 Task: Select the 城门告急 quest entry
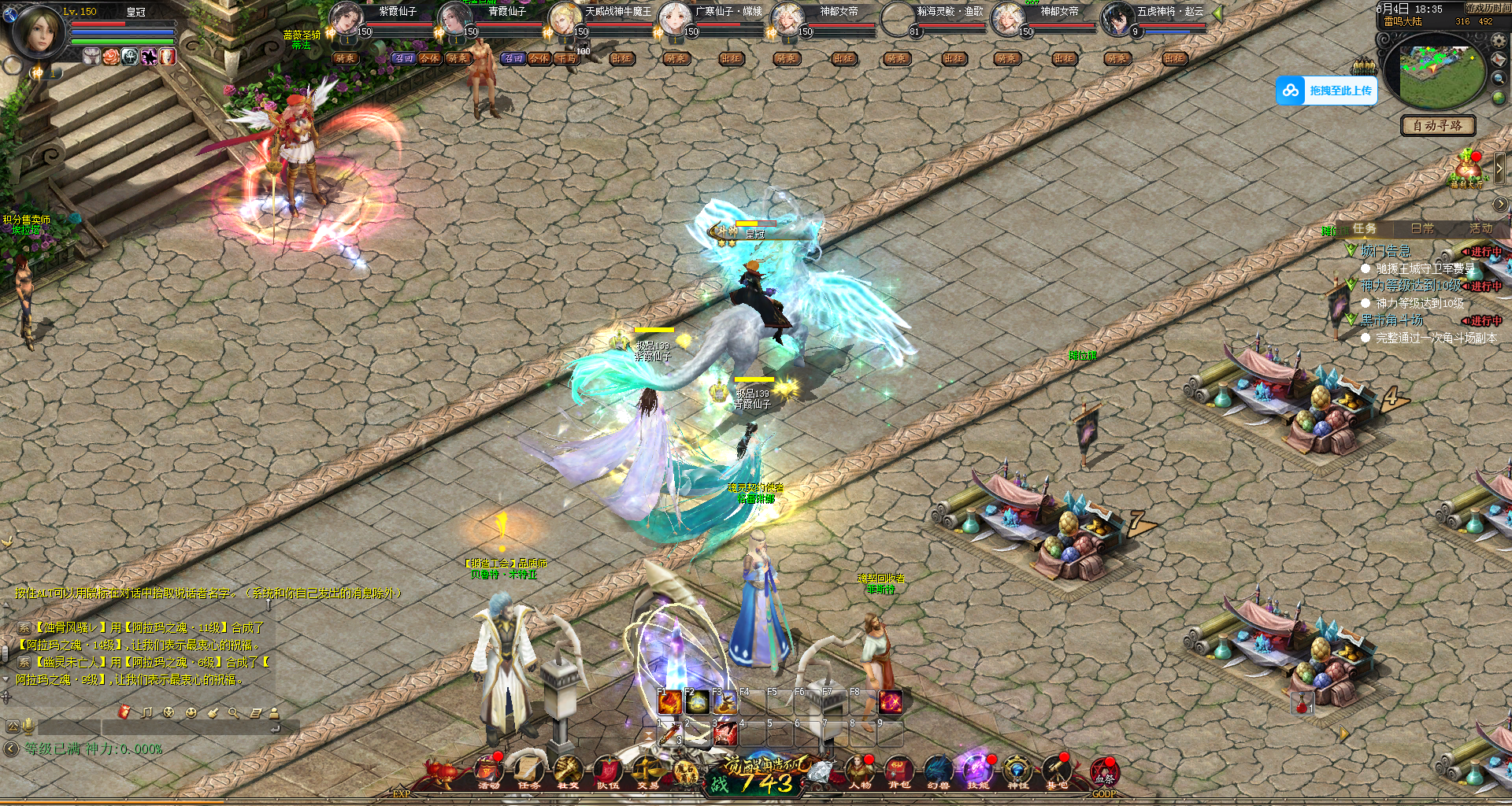click(1386, 251)
